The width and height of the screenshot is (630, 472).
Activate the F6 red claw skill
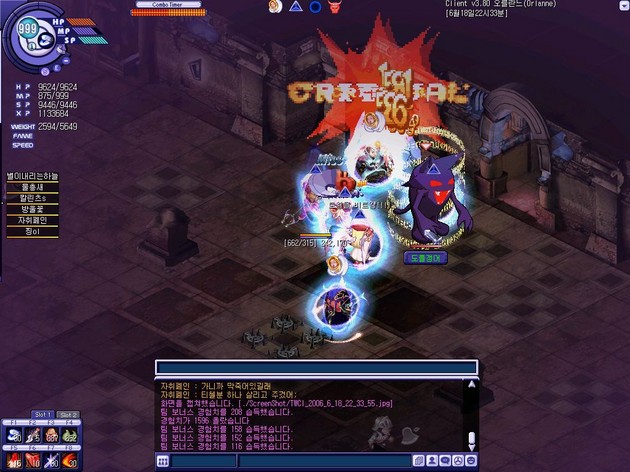(34, 460)
